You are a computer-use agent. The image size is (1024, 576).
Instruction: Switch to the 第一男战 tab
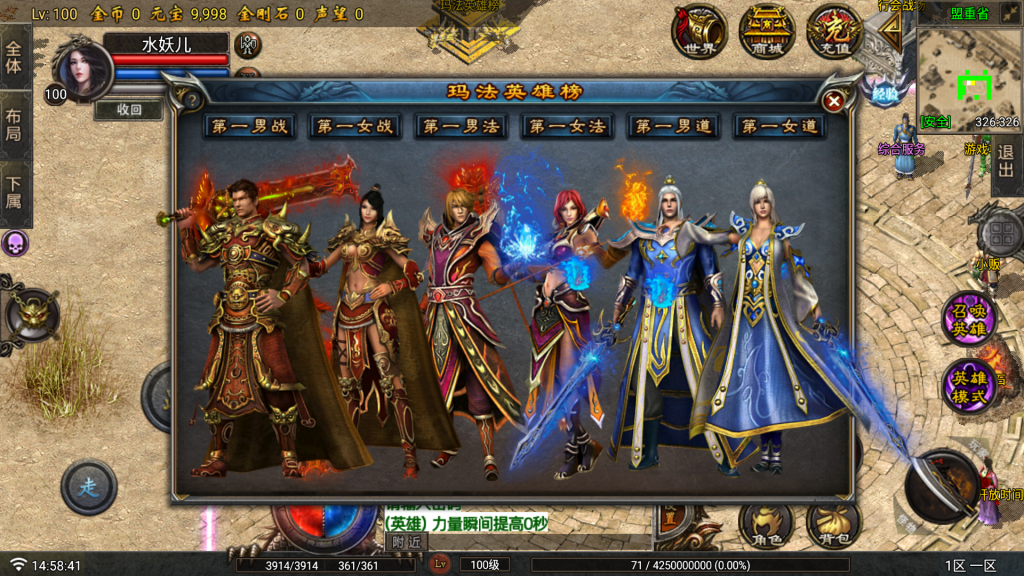point(248,127)
